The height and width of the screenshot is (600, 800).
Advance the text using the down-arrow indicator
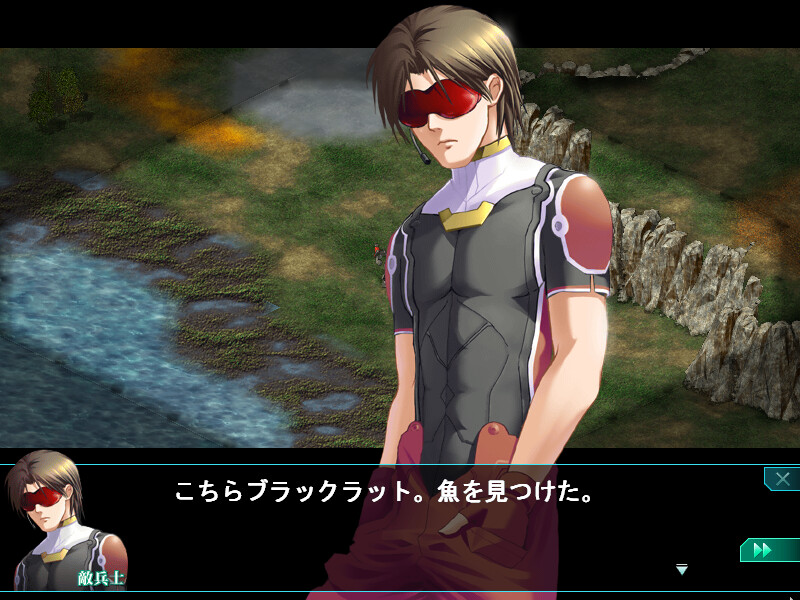(682, 569)
